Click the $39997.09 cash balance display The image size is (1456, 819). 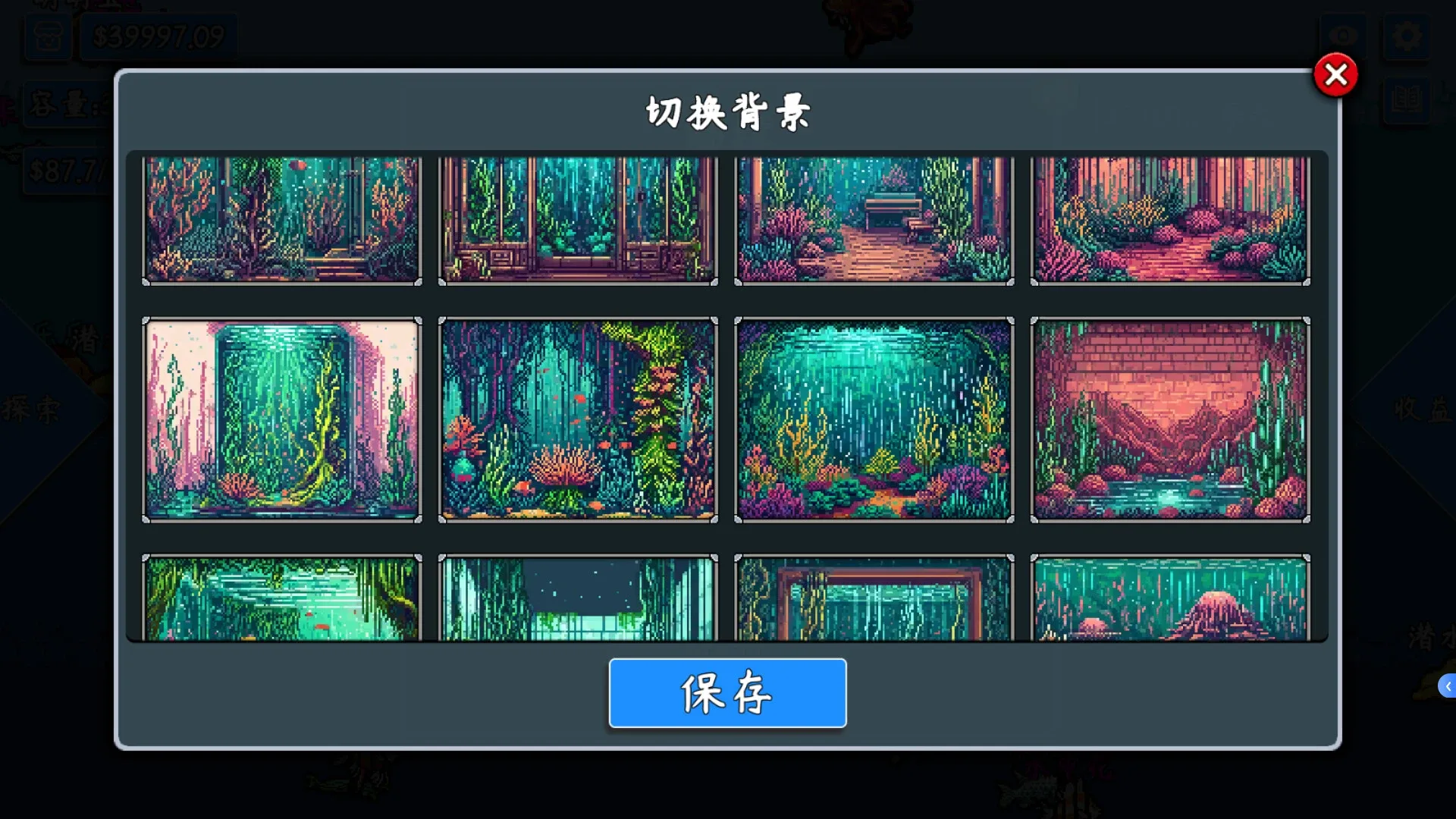coord(157,33)
